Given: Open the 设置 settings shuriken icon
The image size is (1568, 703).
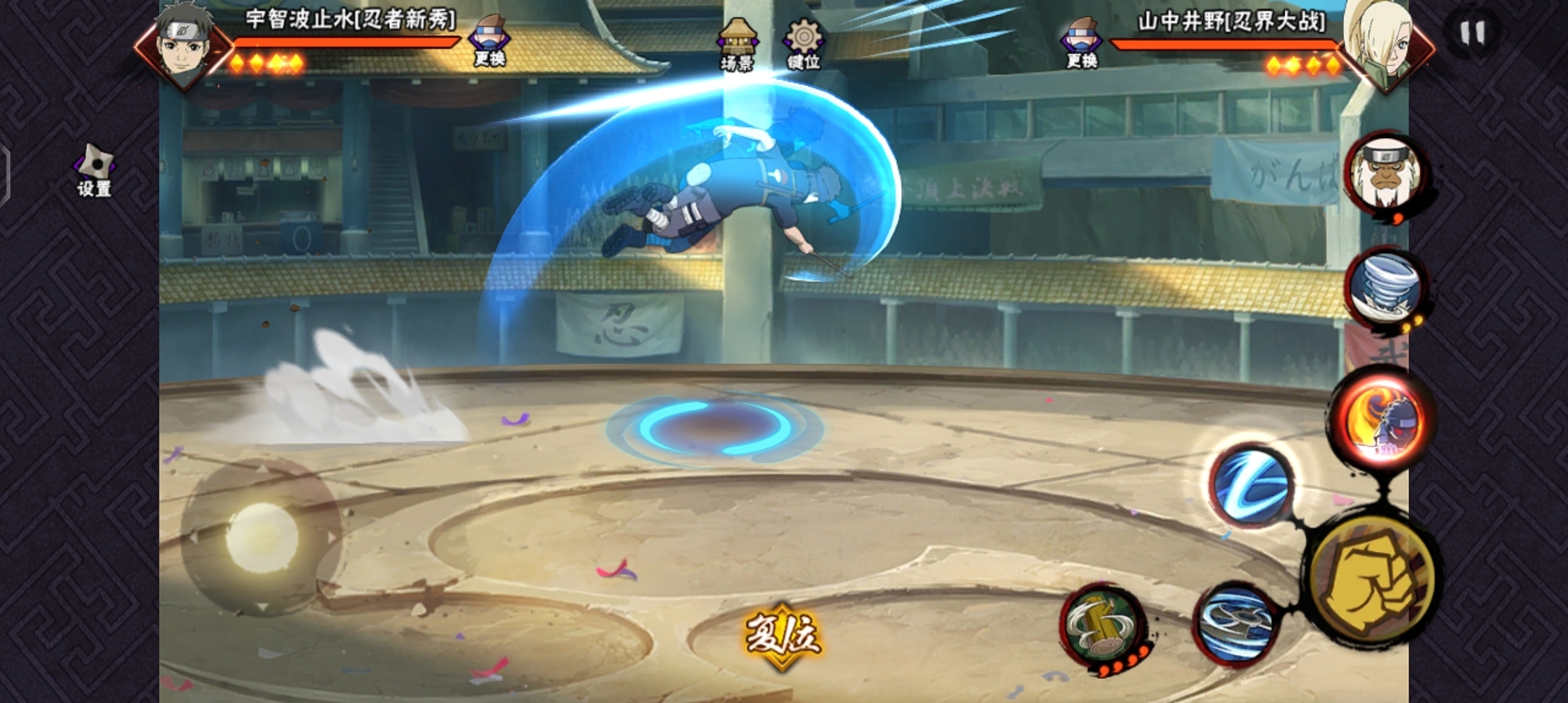Looking at the screenshot, I should coord(94,170).
